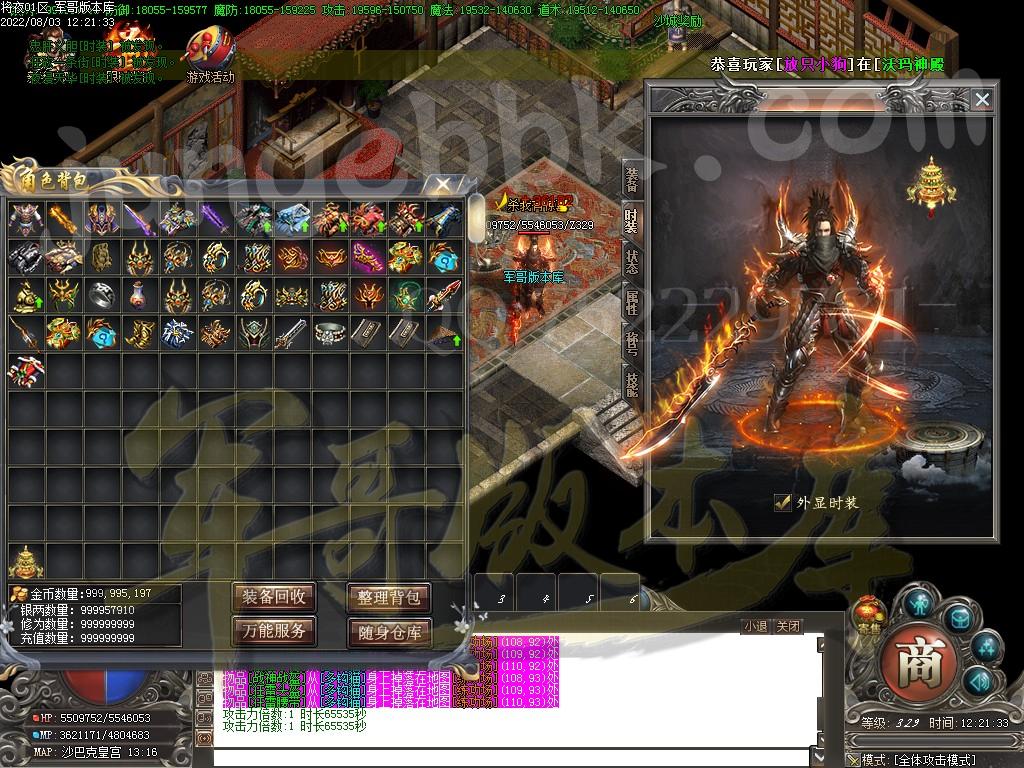Open the 属性 attributes tab

coord(632,302)
